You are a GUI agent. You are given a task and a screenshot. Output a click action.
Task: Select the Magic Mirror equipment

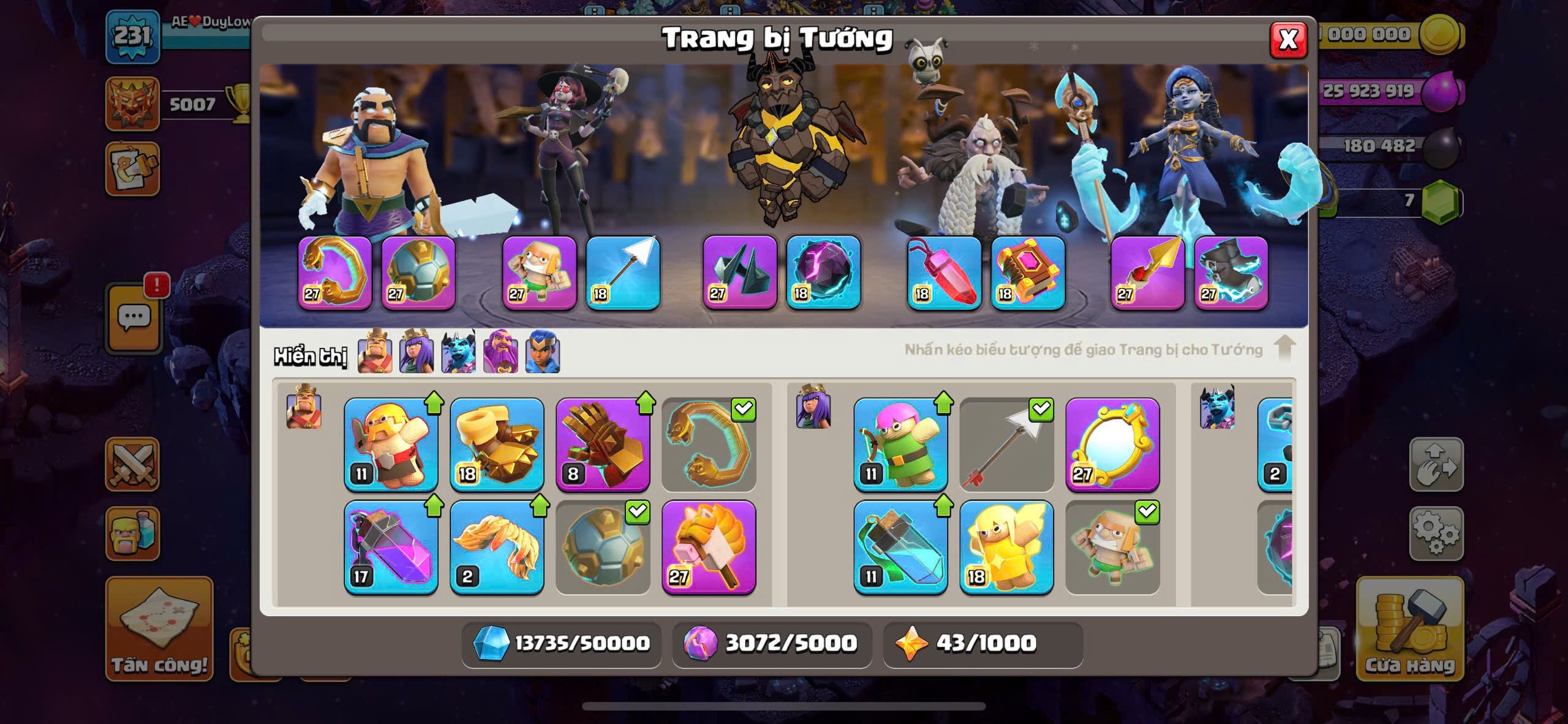pos(1112,445)
